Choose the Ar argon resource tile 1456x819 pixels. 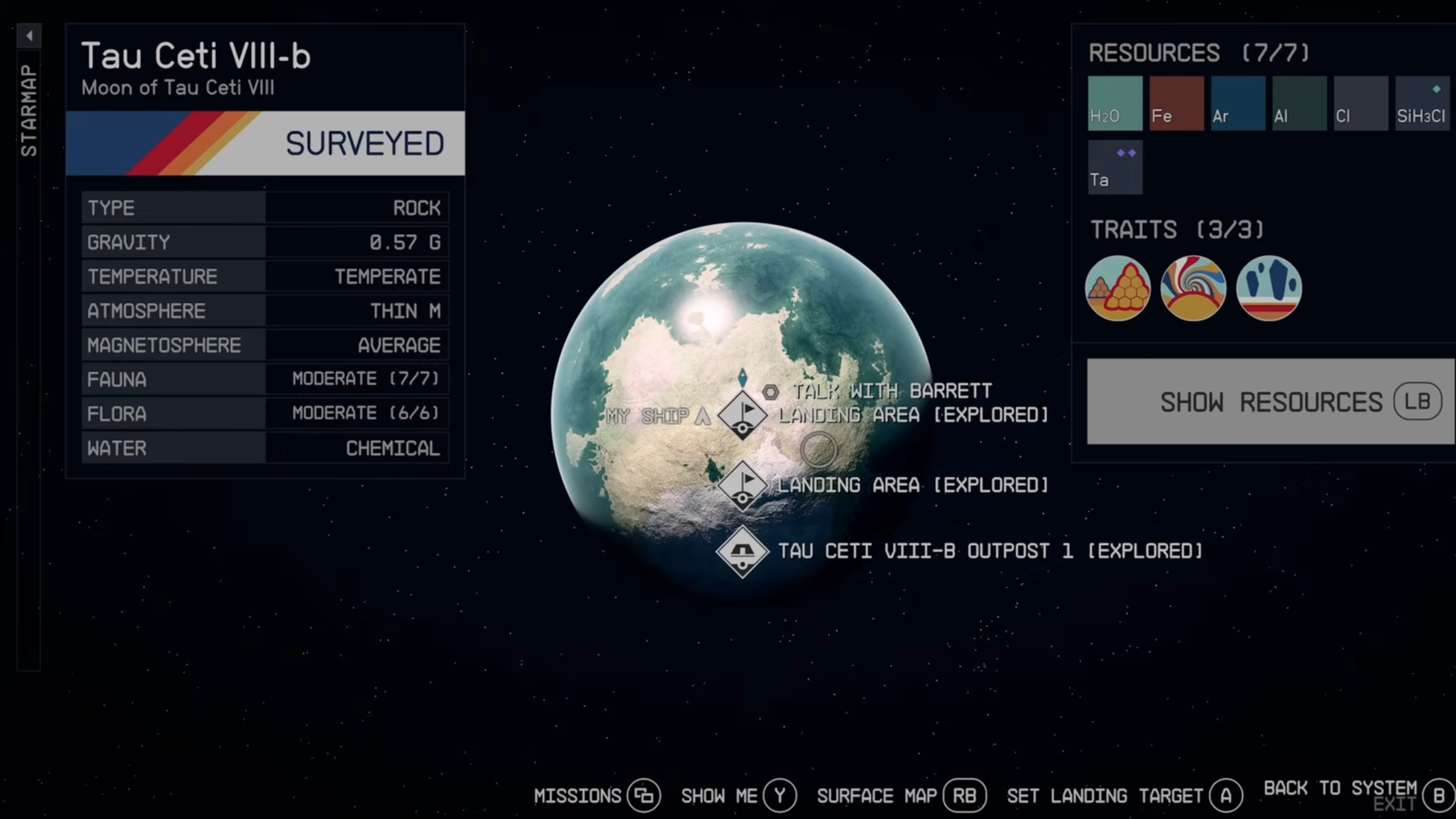coord(1238,104)
